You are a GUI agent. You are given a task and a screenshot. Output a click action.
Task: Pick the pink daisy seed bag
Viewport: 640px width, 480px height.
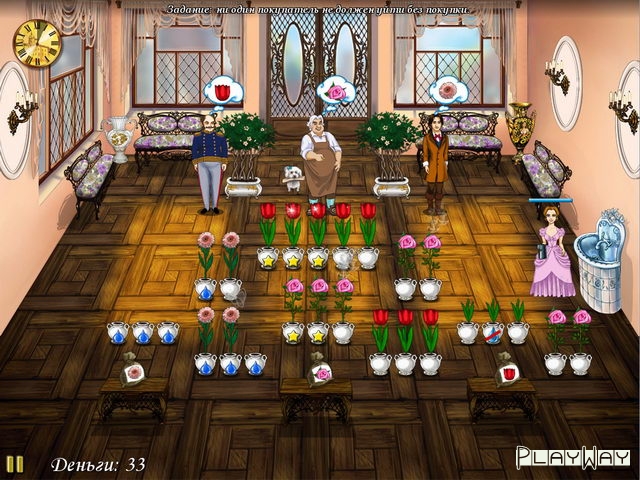(129, 372)
